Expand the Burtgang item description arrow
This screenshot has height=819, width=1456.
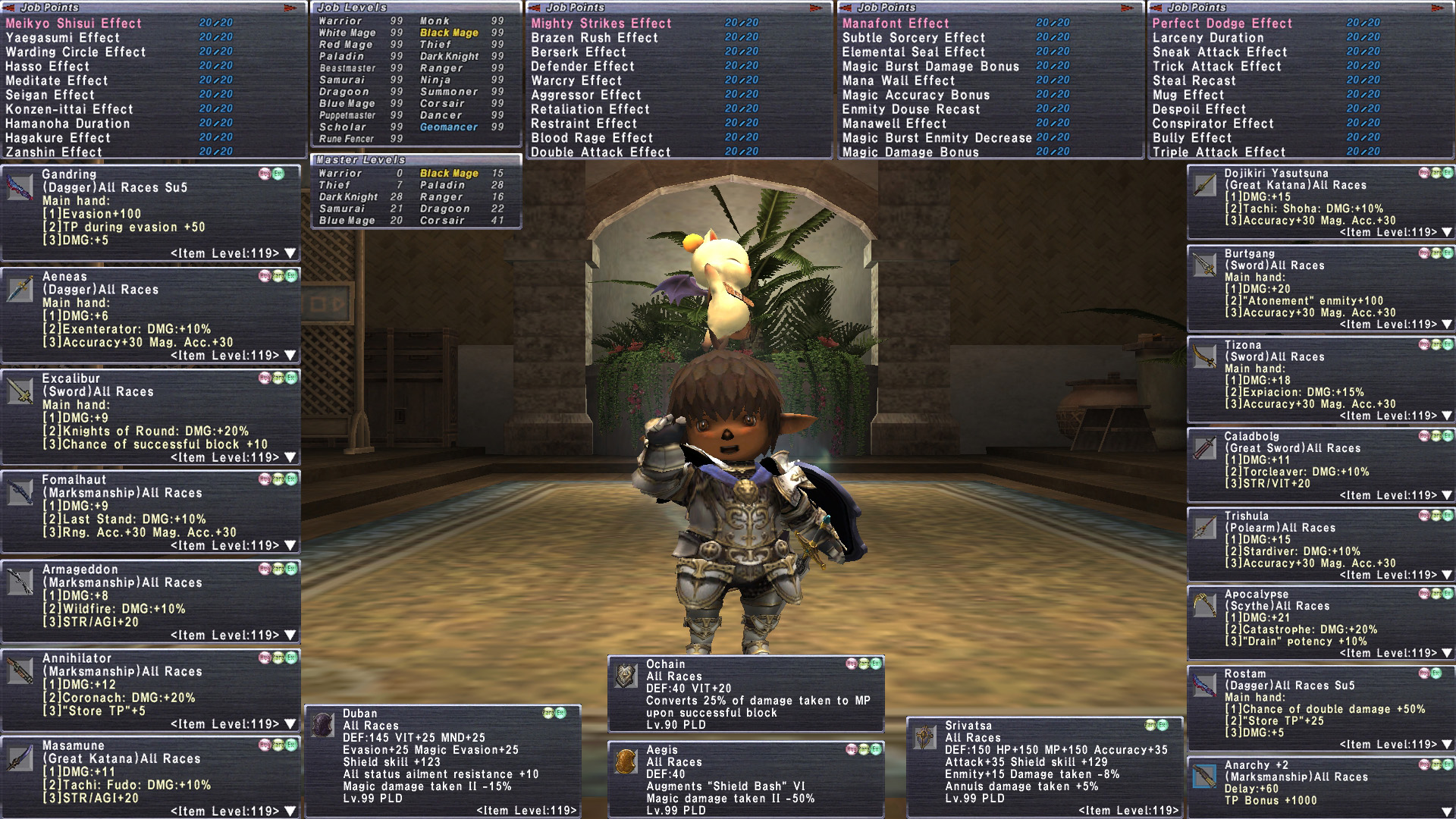tap(1447, 325)
